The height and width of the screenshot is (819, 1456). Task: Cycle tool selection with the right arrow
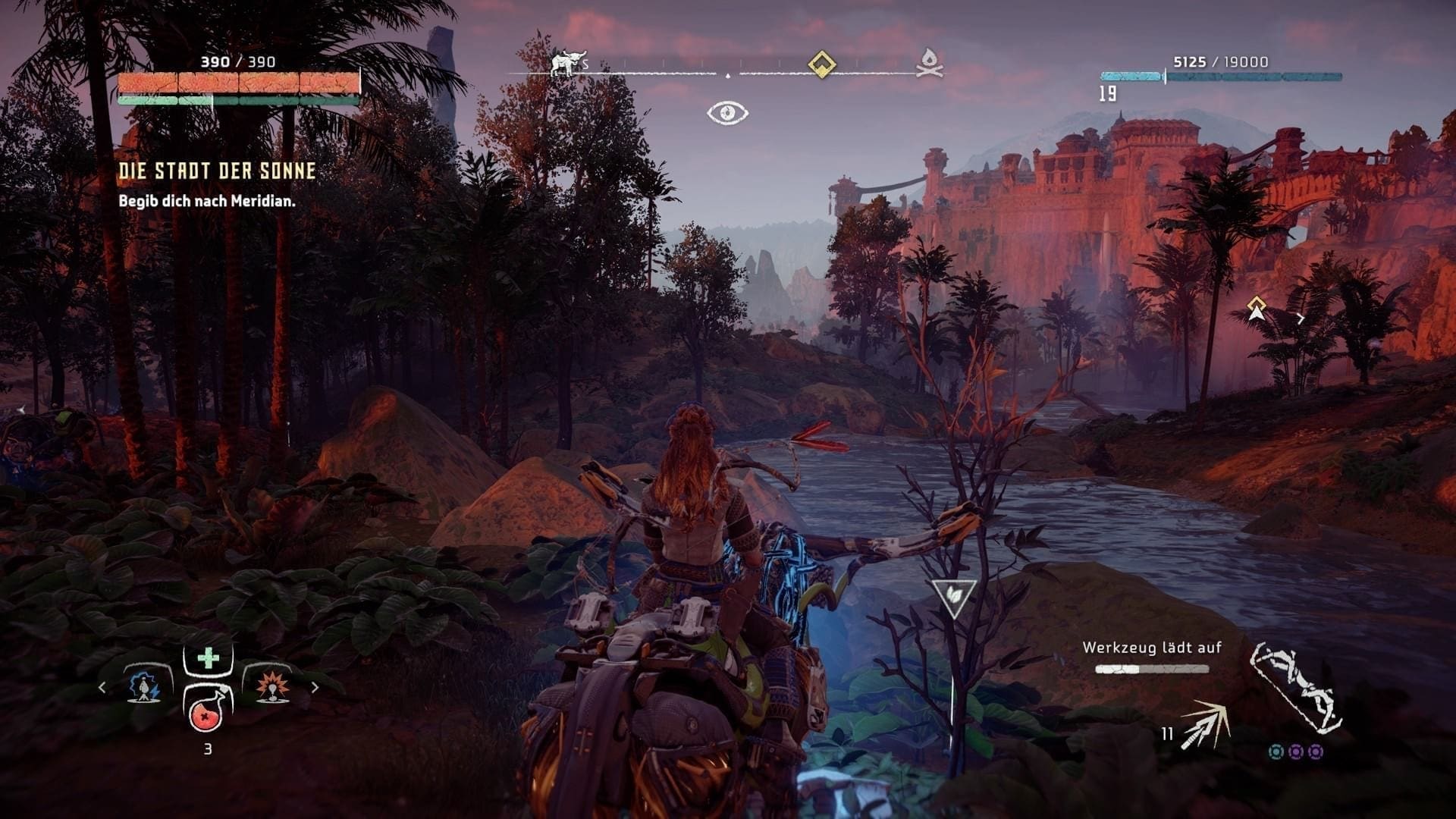(315, 688)
